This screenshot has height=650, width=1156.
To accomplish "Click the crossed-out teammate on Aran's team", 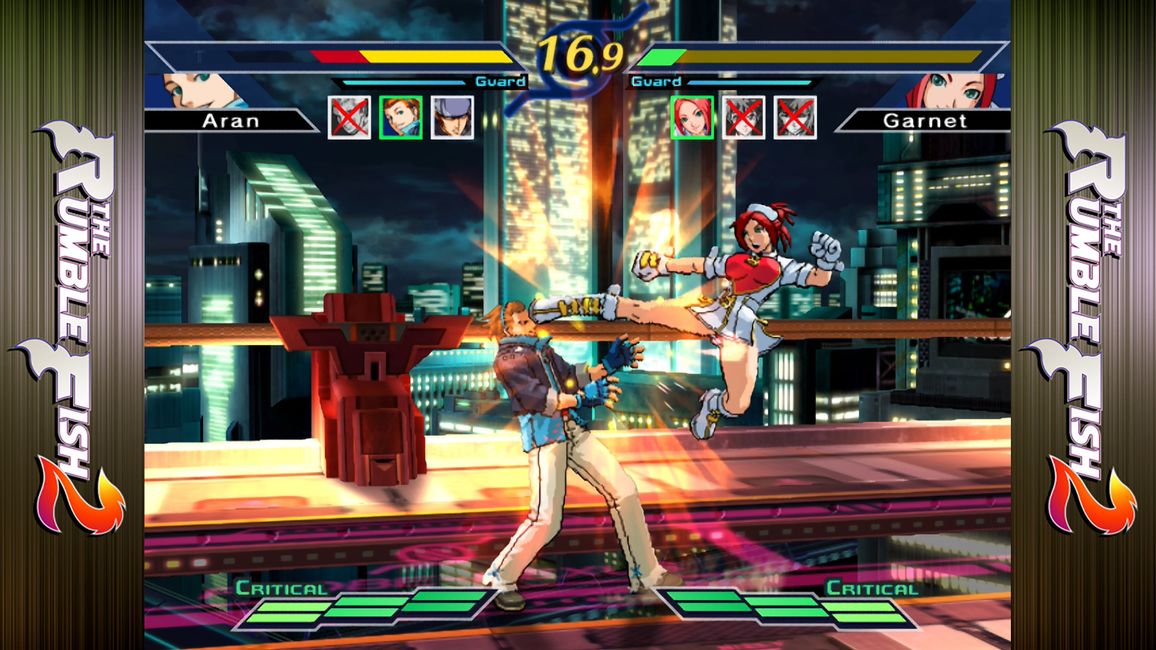I will (350, 117).
